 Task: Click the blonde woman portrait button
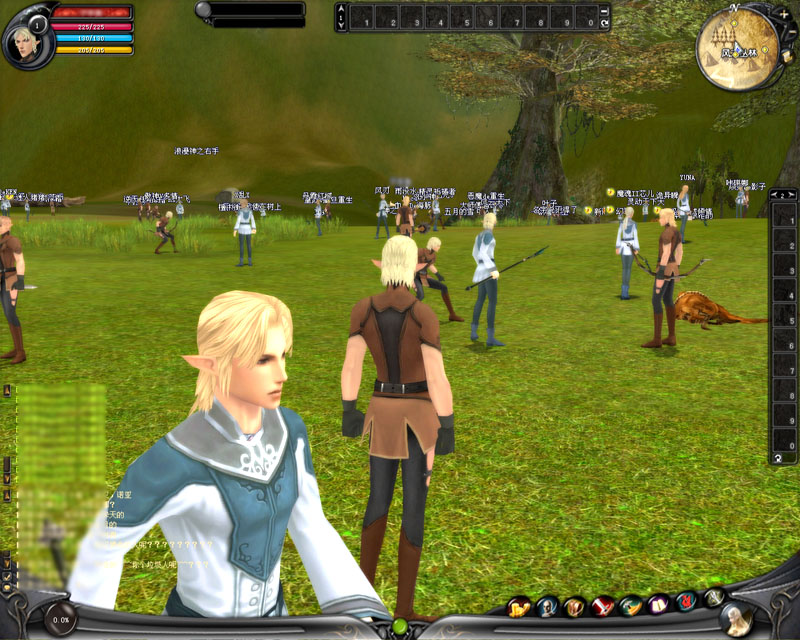(738, 619)
